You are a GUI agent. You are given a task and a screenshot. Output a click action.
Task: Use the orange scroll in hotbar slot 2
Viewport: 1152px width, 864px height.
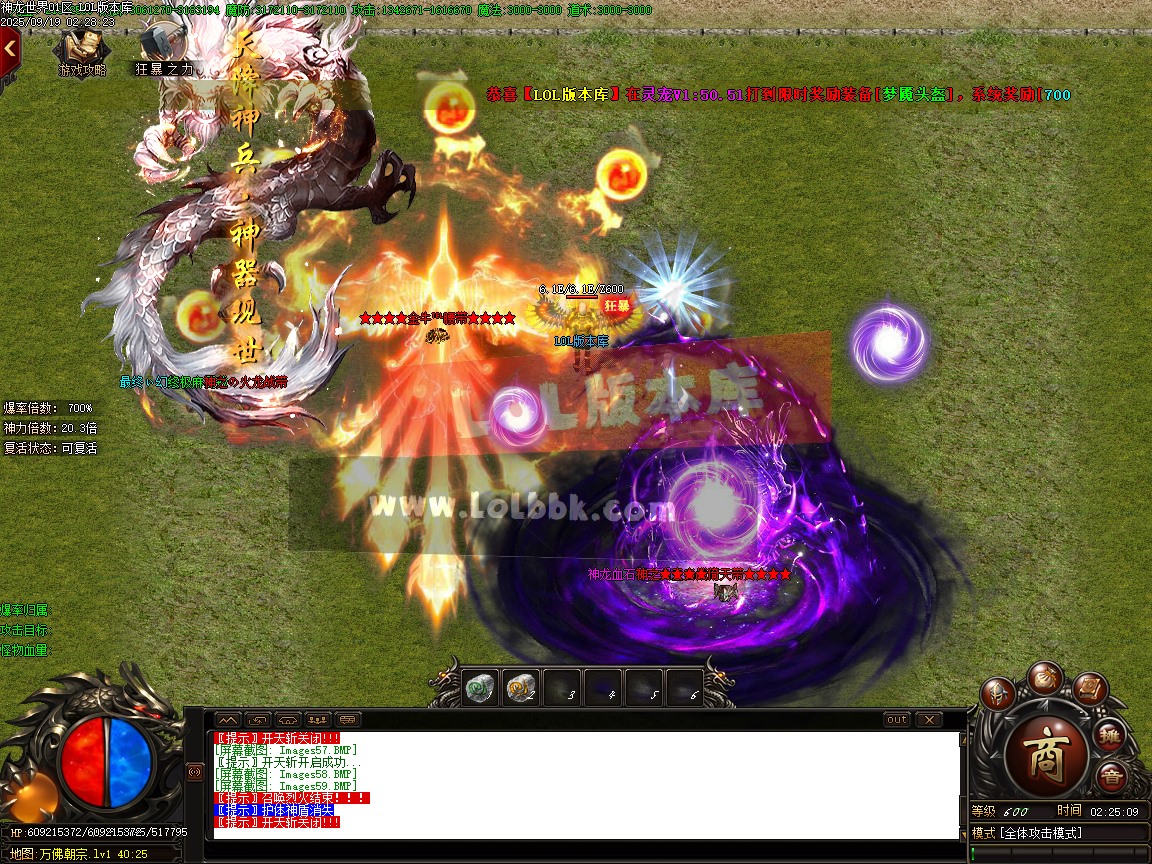click(520, 687)
